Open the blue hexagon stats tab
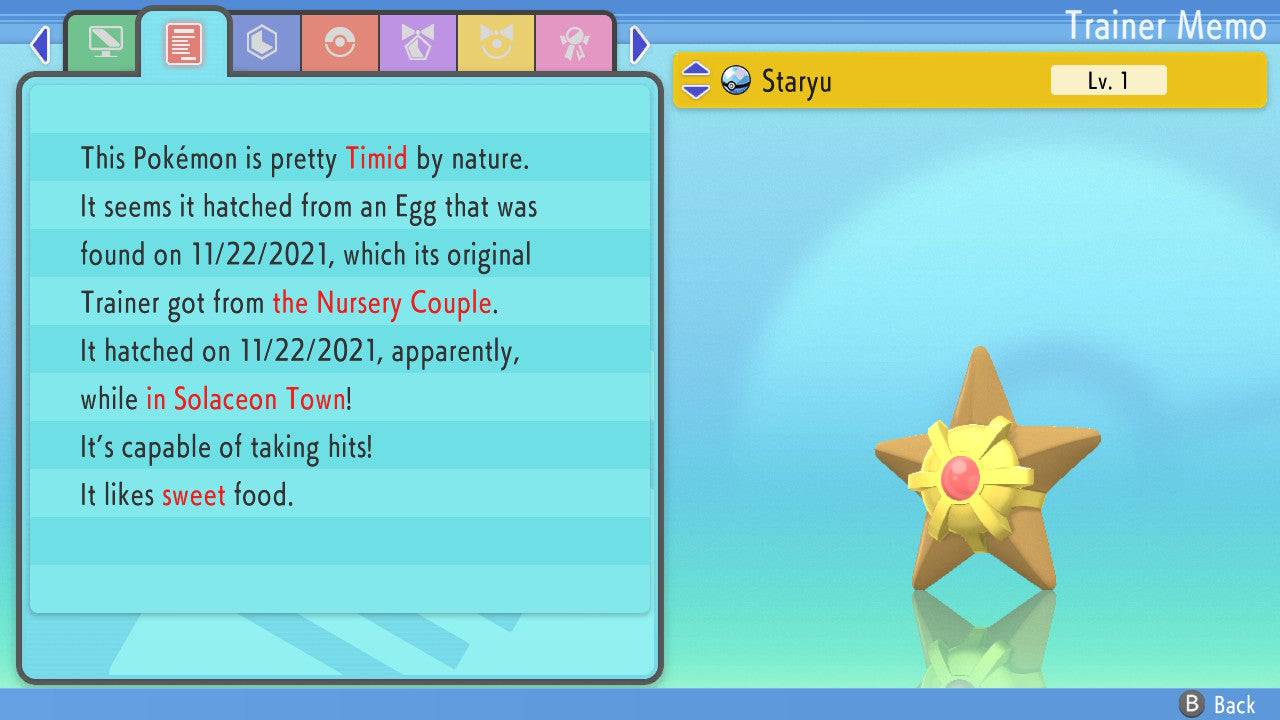The image size is (1280, 720). (x=262, y=43)
